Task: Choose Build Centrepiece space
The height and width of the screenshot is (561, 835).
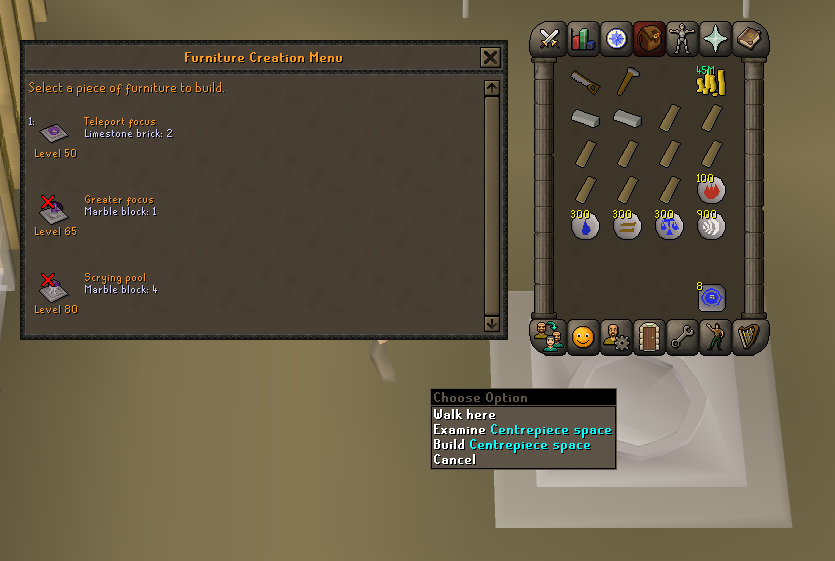Action: 511,444
